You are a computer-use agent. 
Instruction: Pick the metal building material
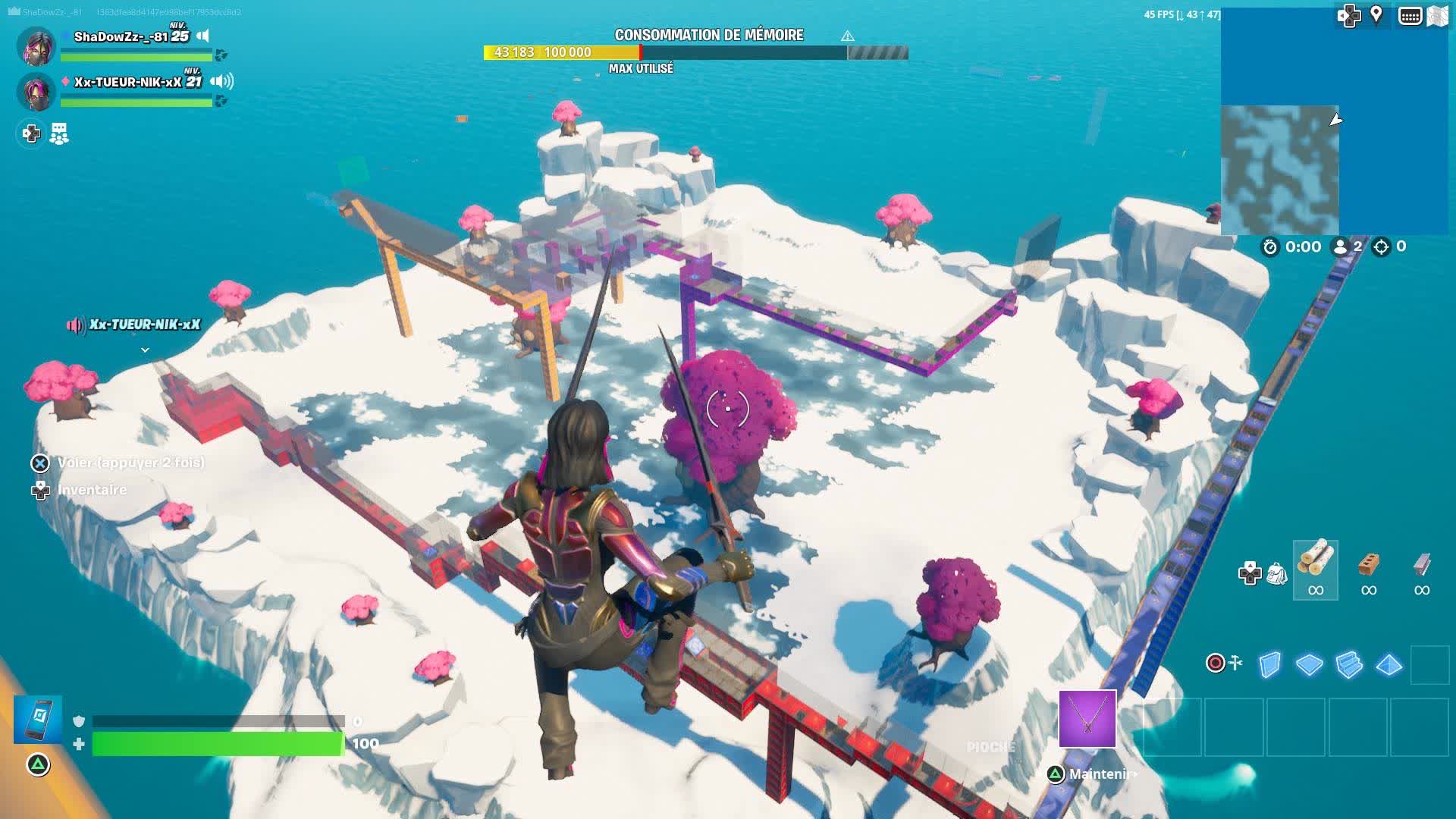point(1422,569)
